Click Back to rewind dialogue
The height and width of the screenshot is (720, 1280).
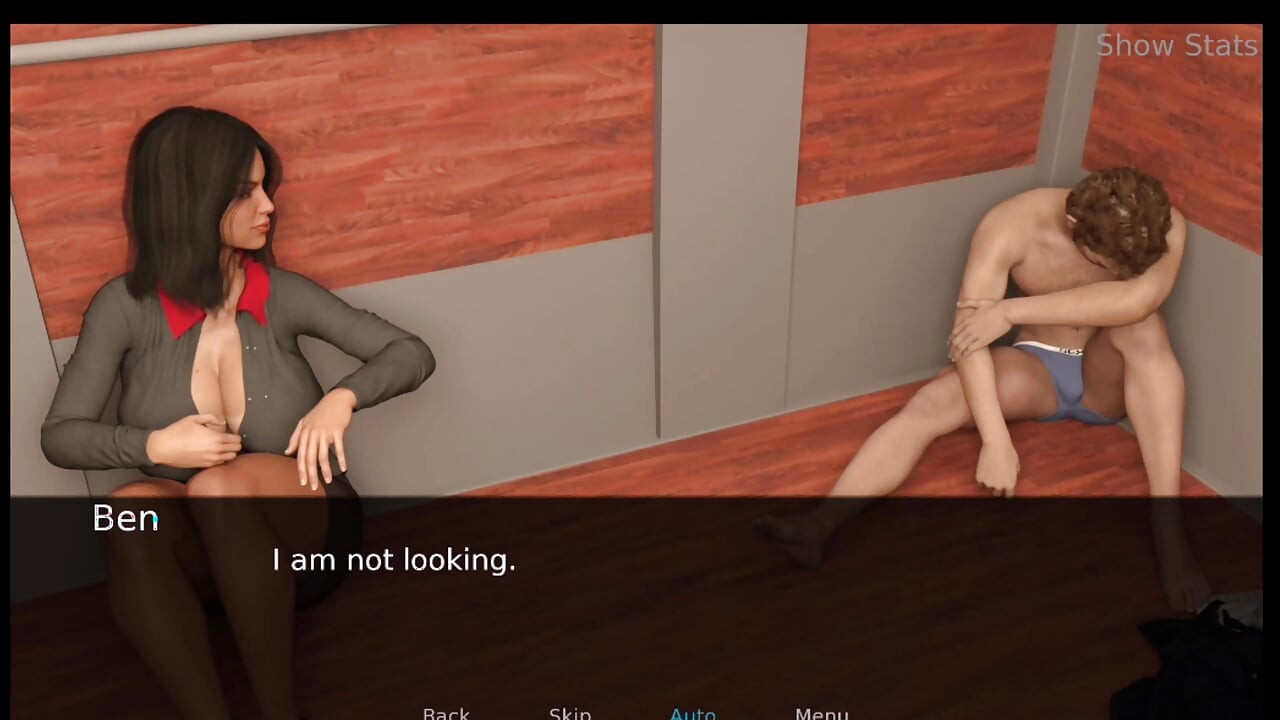pyautogui.click(x=446, y=712)
